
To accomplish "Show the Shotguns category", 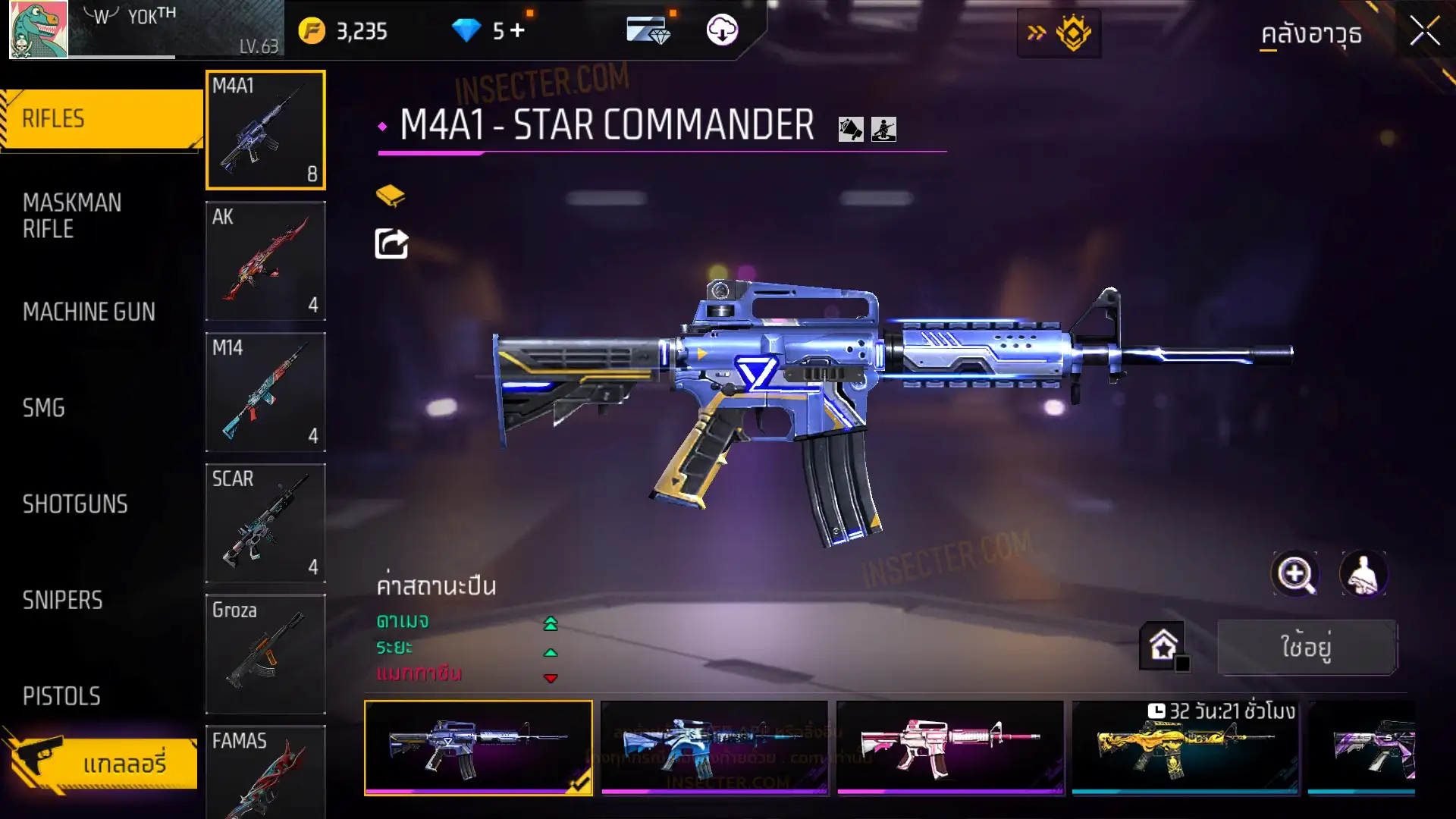I will pos(75,504).
